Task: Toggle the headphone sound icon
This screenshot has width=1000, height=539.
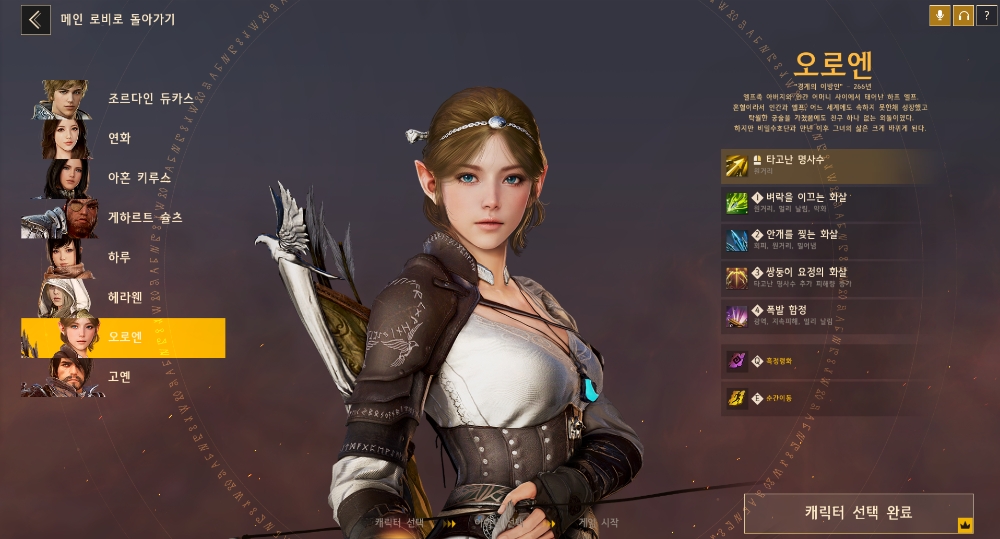Action: point(963,16)
